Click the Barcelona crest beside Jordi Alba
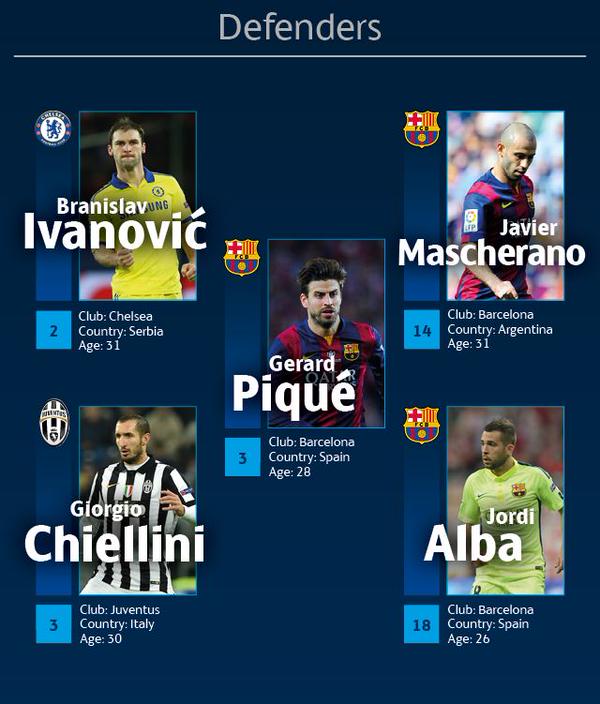 tap(421, 424)
